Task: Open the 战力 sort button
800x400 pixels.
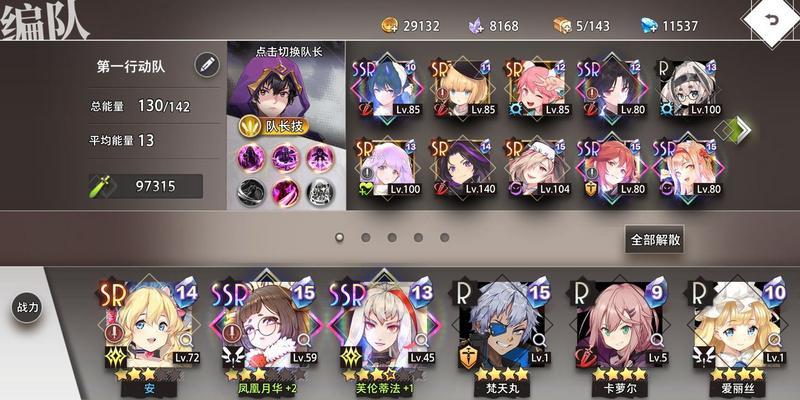Action: [27, 307]
